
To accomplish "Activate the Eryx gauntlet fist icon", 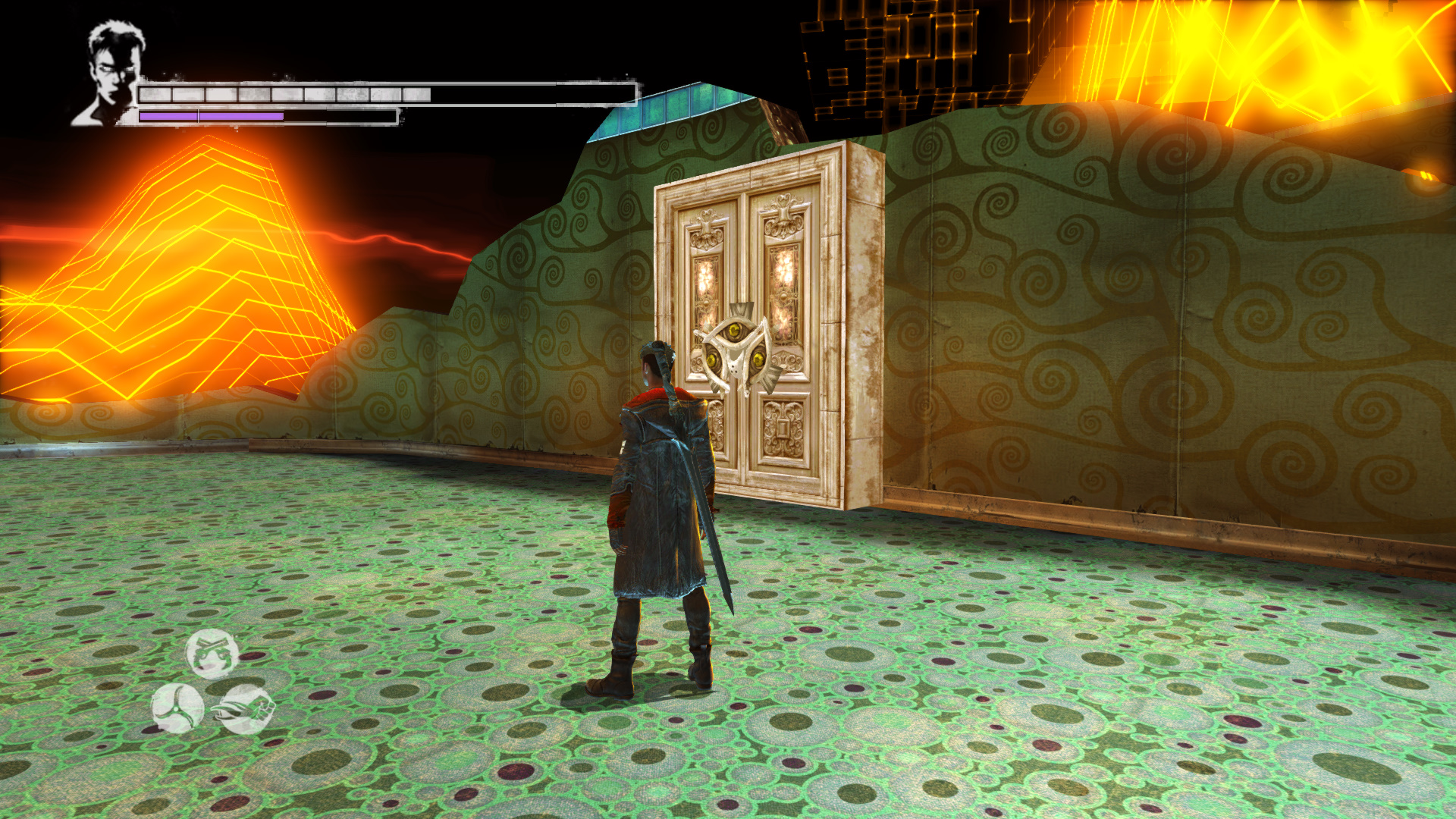I will [246, 709].
